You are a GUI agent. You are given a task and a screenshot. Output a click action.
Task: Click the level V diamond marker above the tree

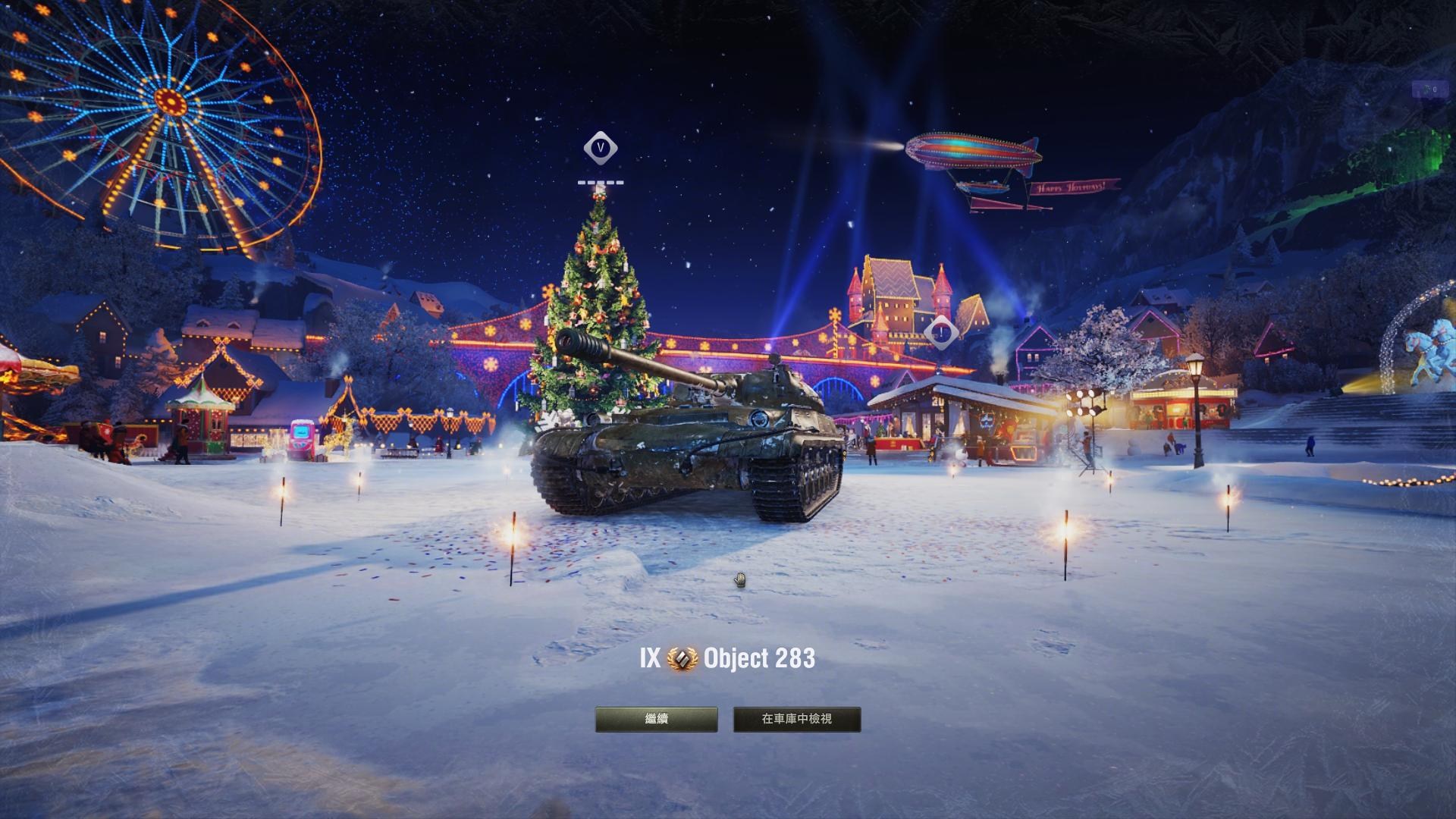(x=599, y=149)
